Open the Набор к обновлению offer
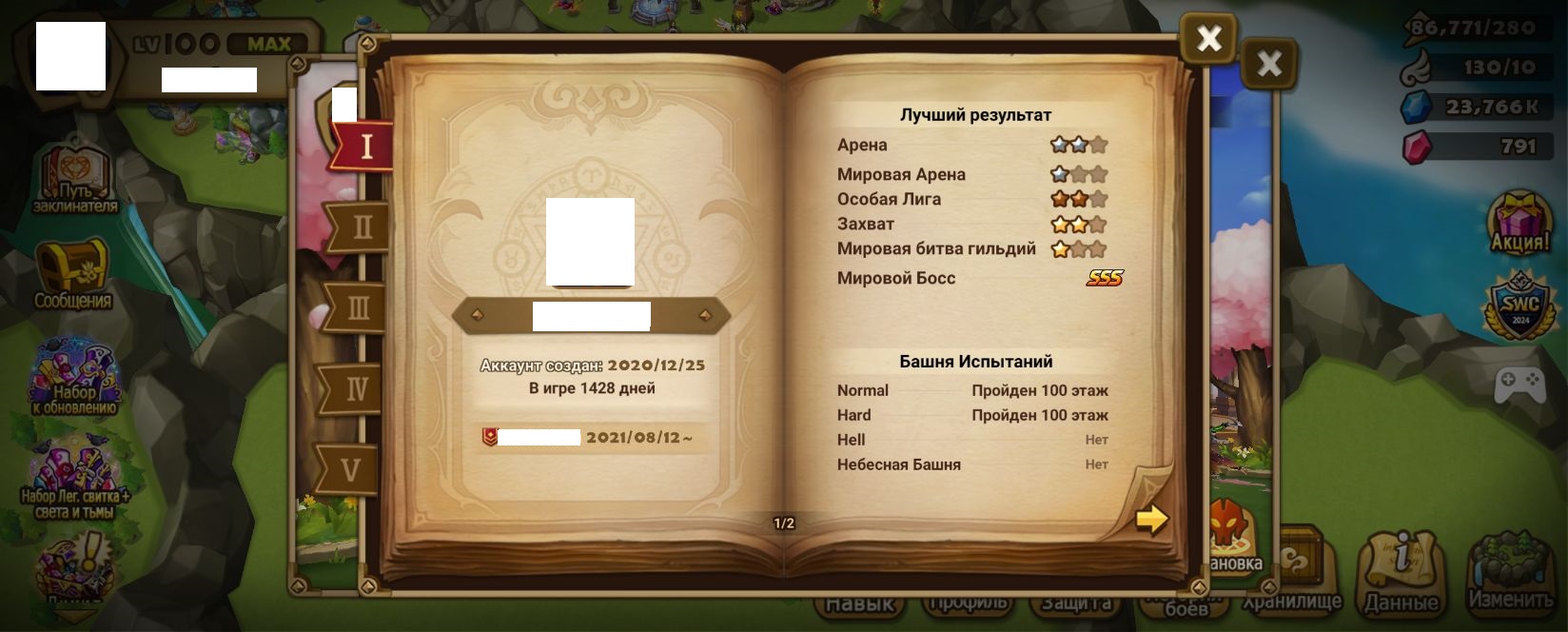Image resolution: width=1568 pixels, height=632 pixels. 74,378
